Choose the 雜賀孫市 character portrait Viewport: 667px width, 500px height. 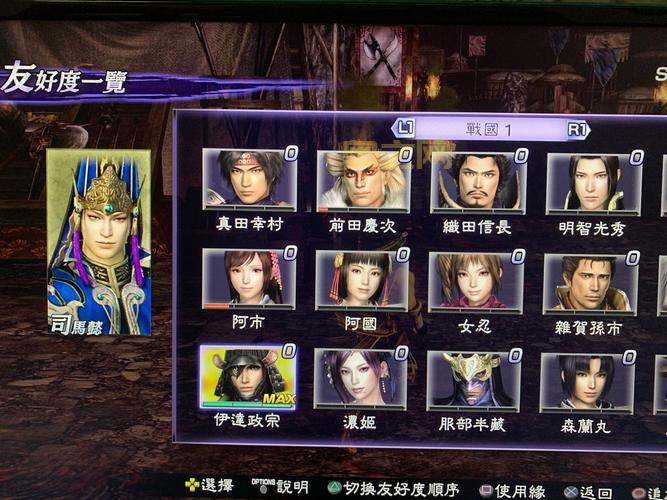[x=590, y=283]
